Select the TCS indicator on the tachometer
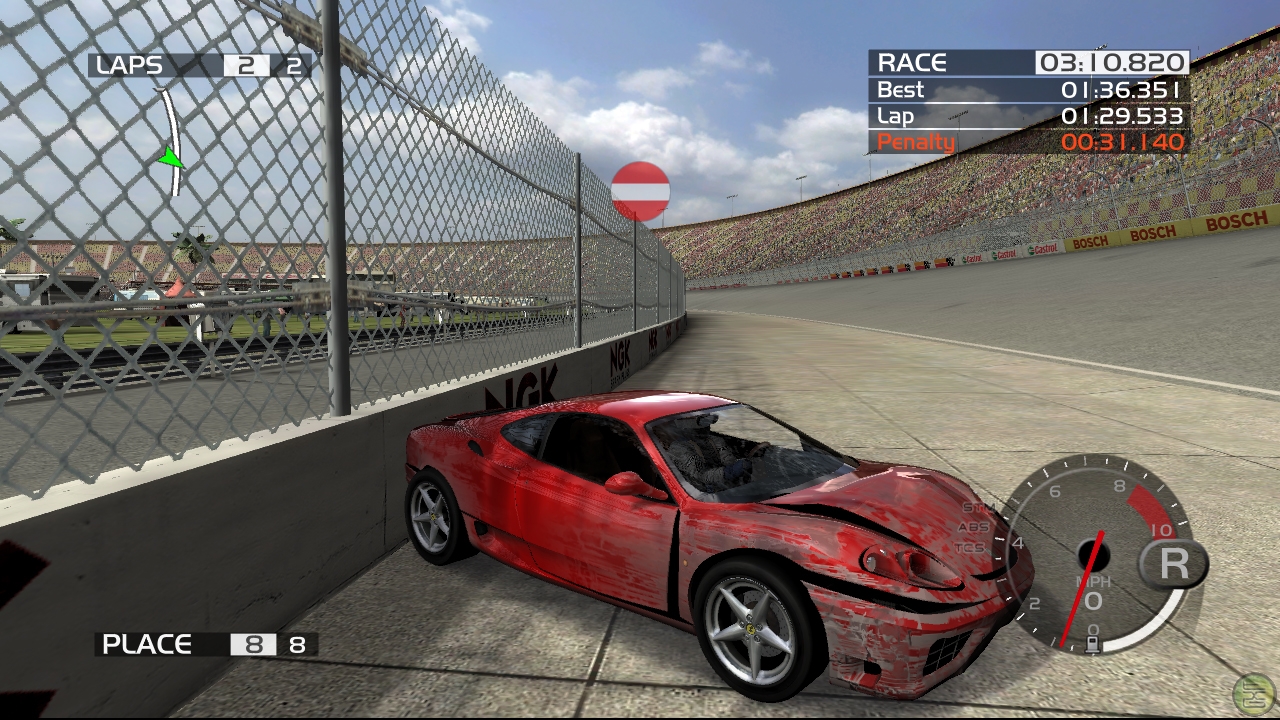This screenshot has height=720, width=1280. 969,548
